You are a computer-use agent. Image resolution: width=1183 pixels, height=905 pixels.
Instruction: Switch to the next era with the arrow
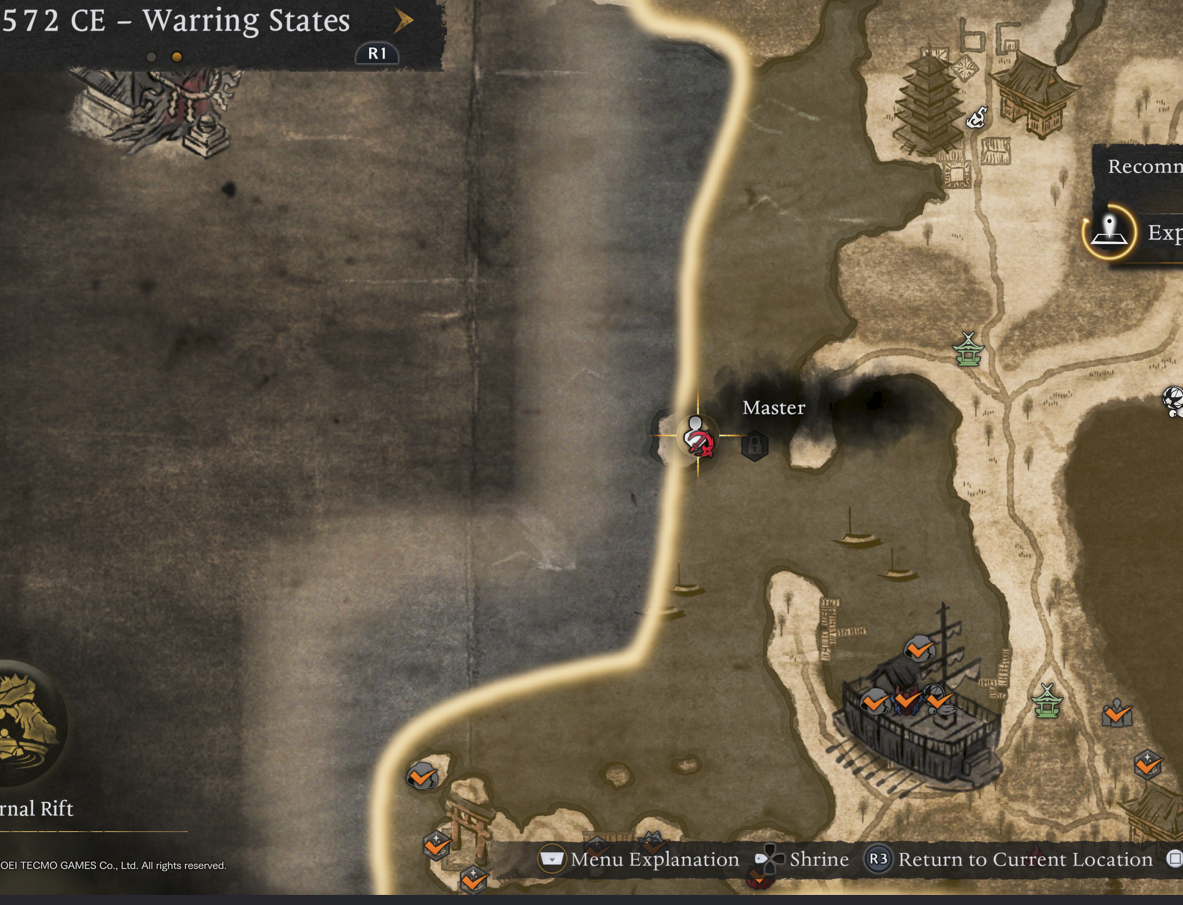[x=403, y=20]
